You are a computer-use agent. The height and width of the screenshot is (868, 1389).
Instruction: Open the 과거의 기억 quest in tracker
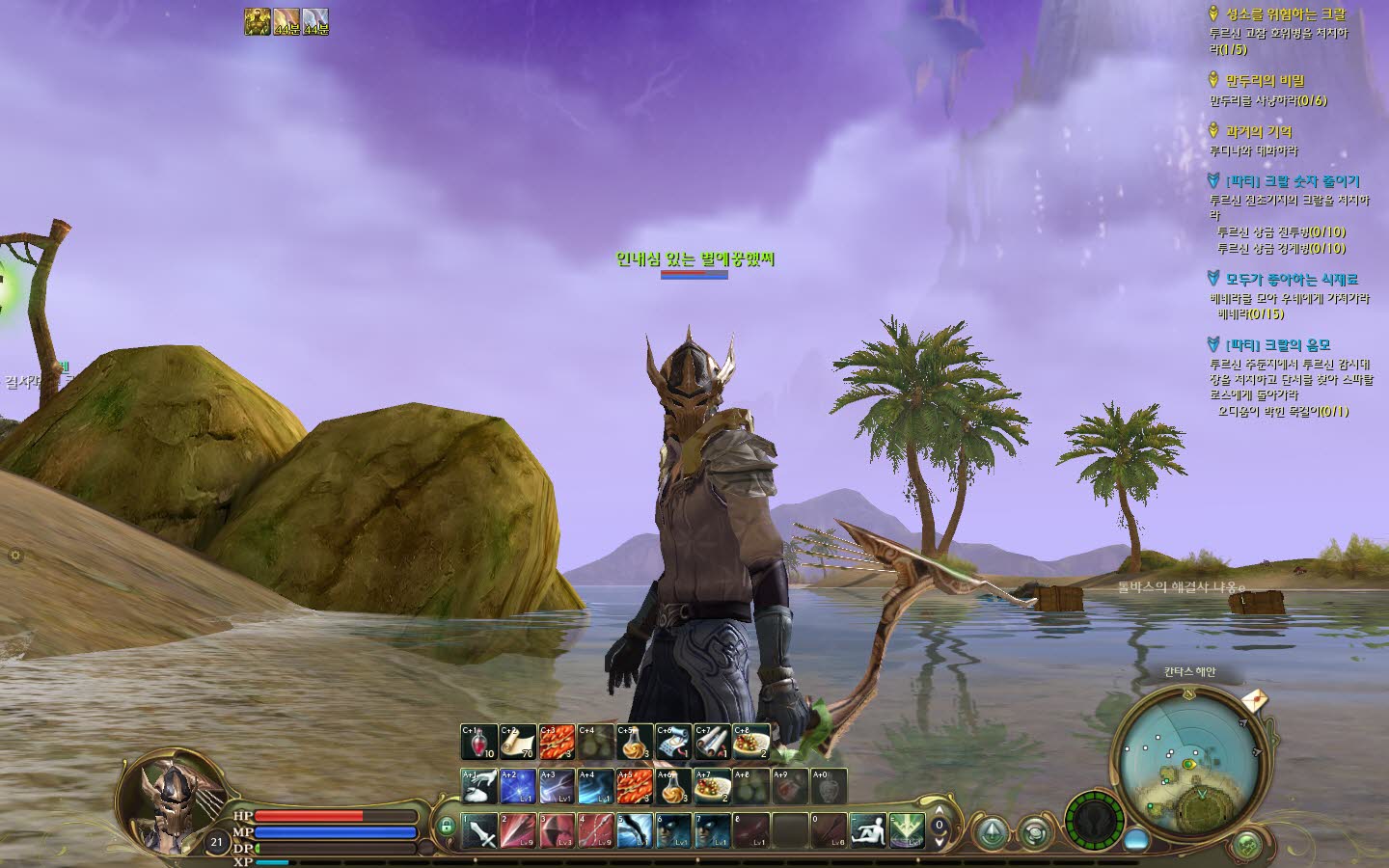tap(1259, 131)
